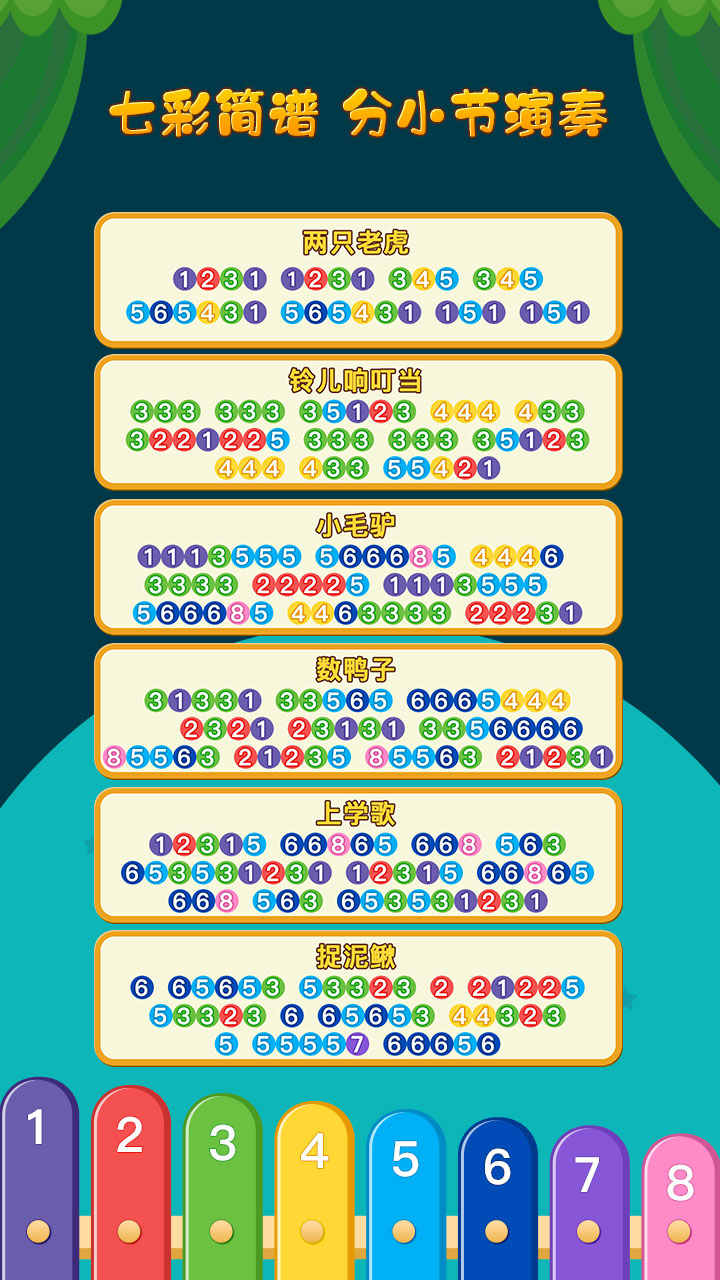
Task: Pick the 数鸭子 song panel
Action: pos(358,711)
